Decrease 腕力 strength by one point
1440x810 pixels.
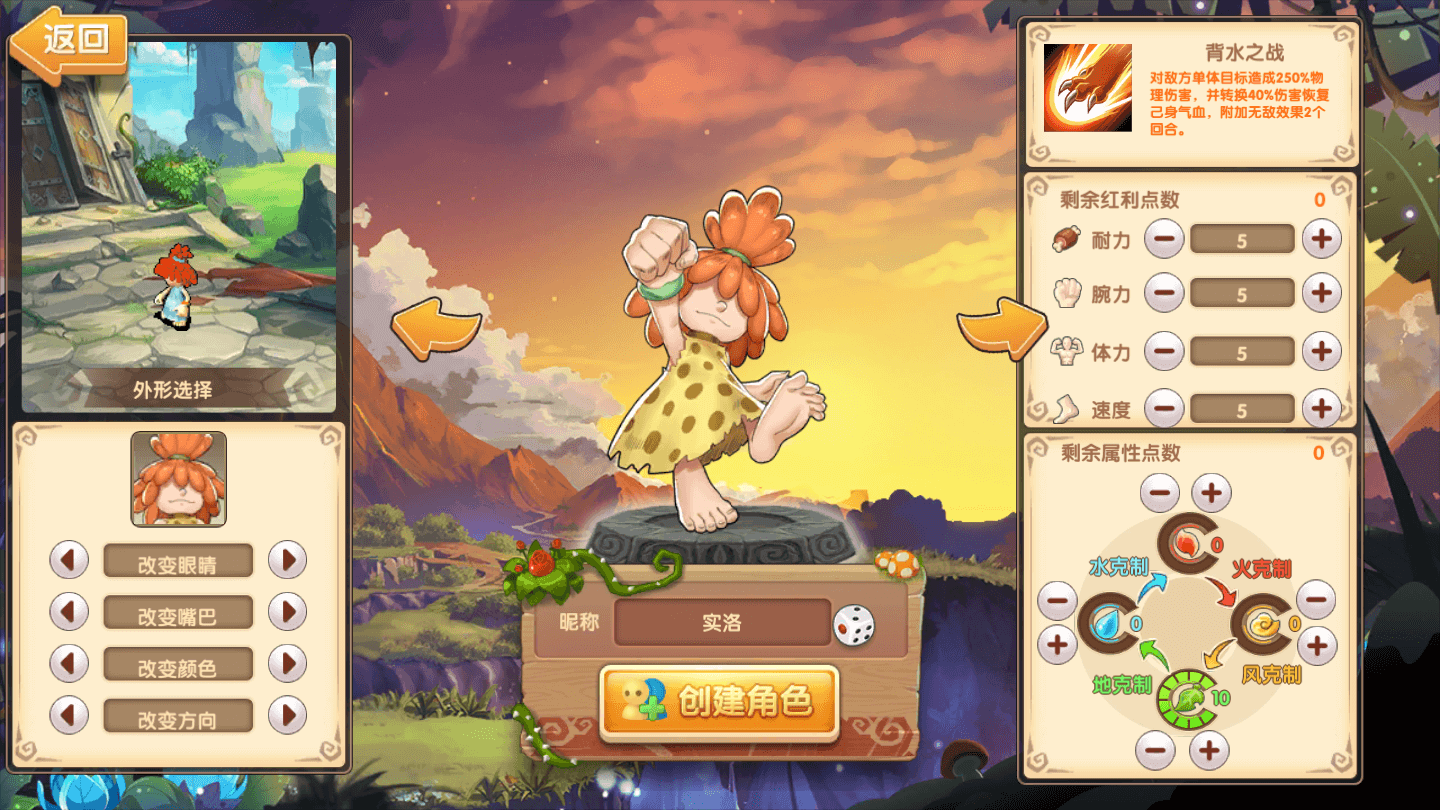pyautogui.click(x=1164, y=293)
